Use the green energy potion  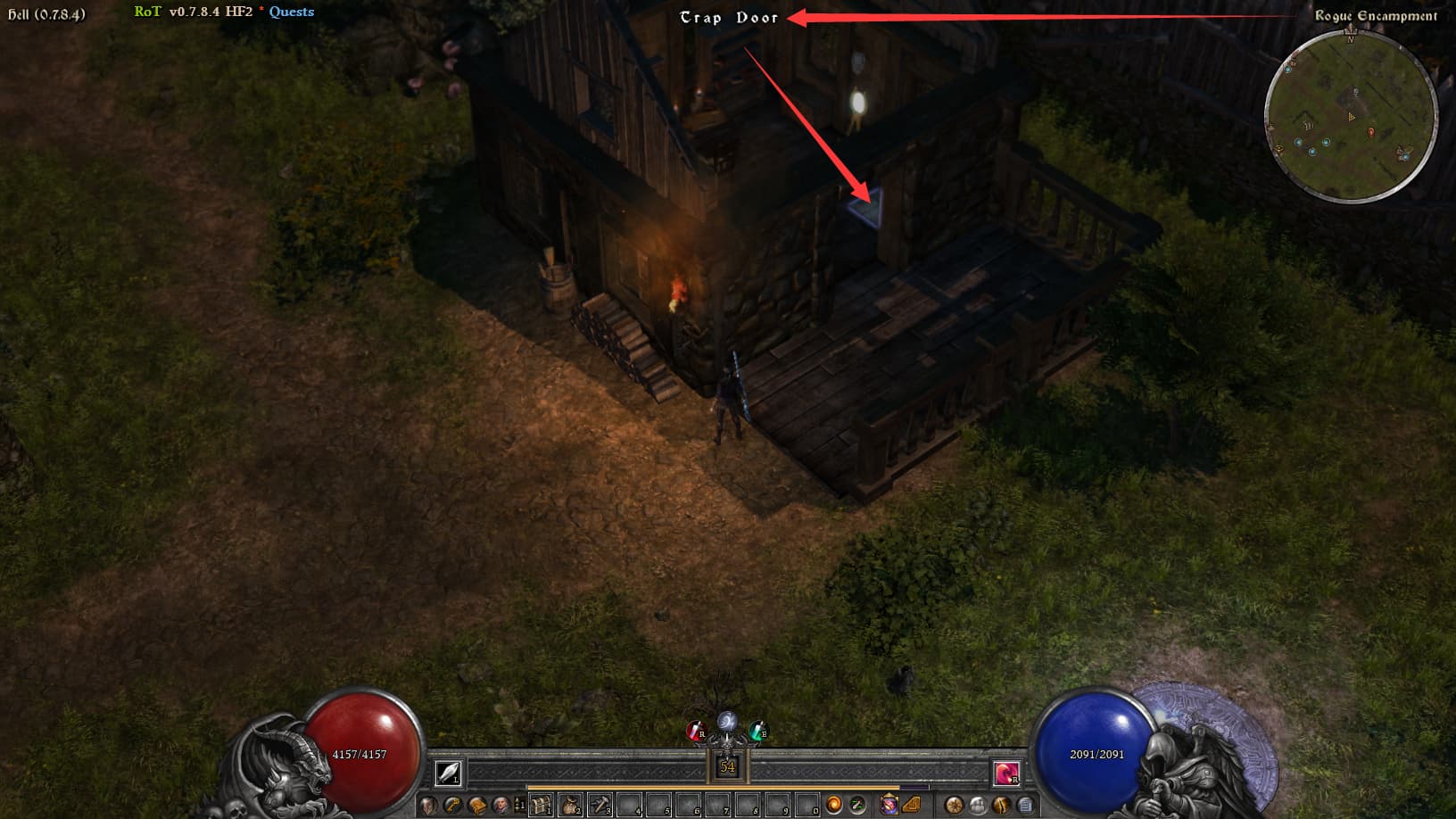point(757,732)
